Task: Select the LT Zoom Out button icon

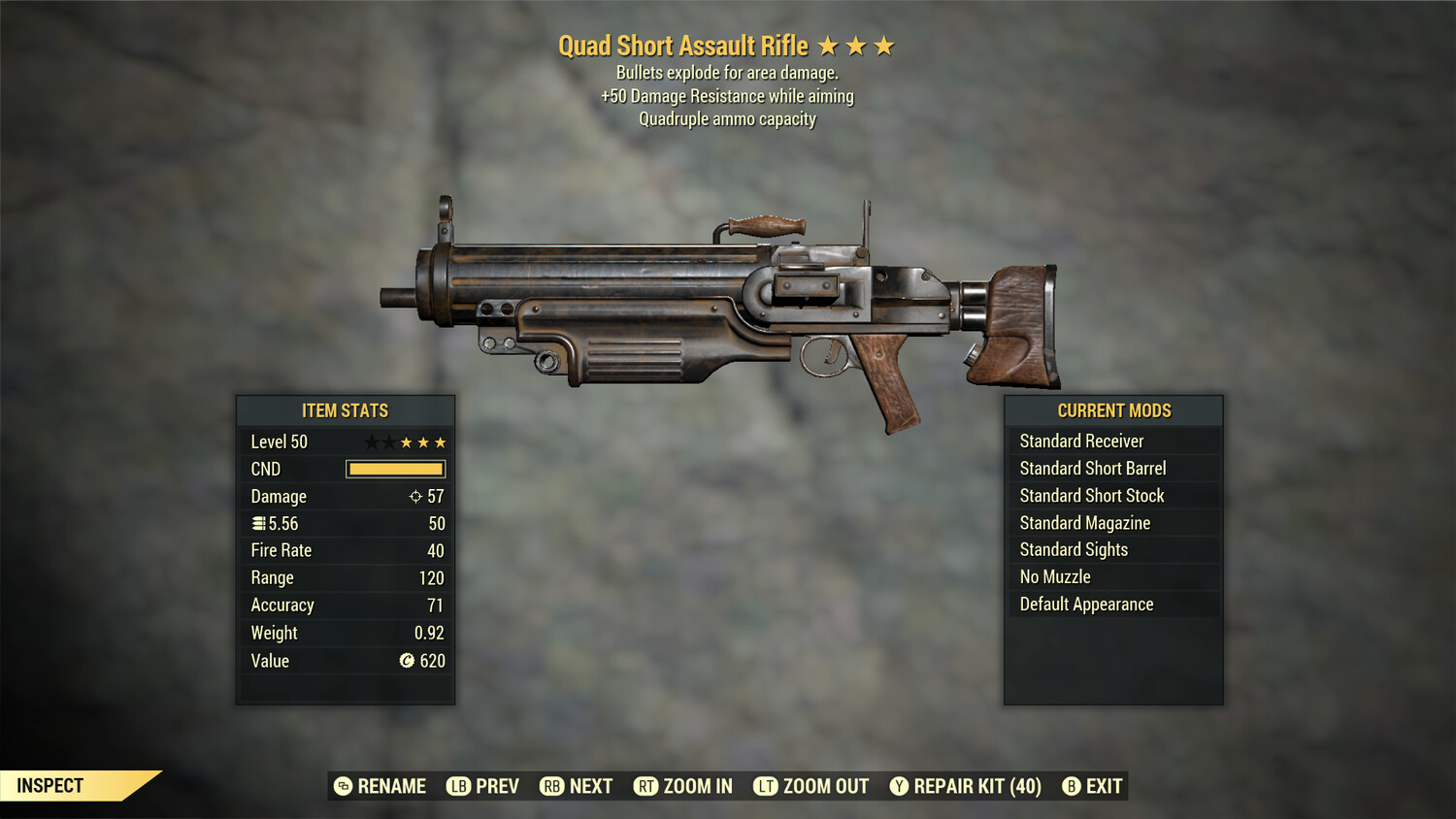Action: pyautogui.click(x=766, y=786)
